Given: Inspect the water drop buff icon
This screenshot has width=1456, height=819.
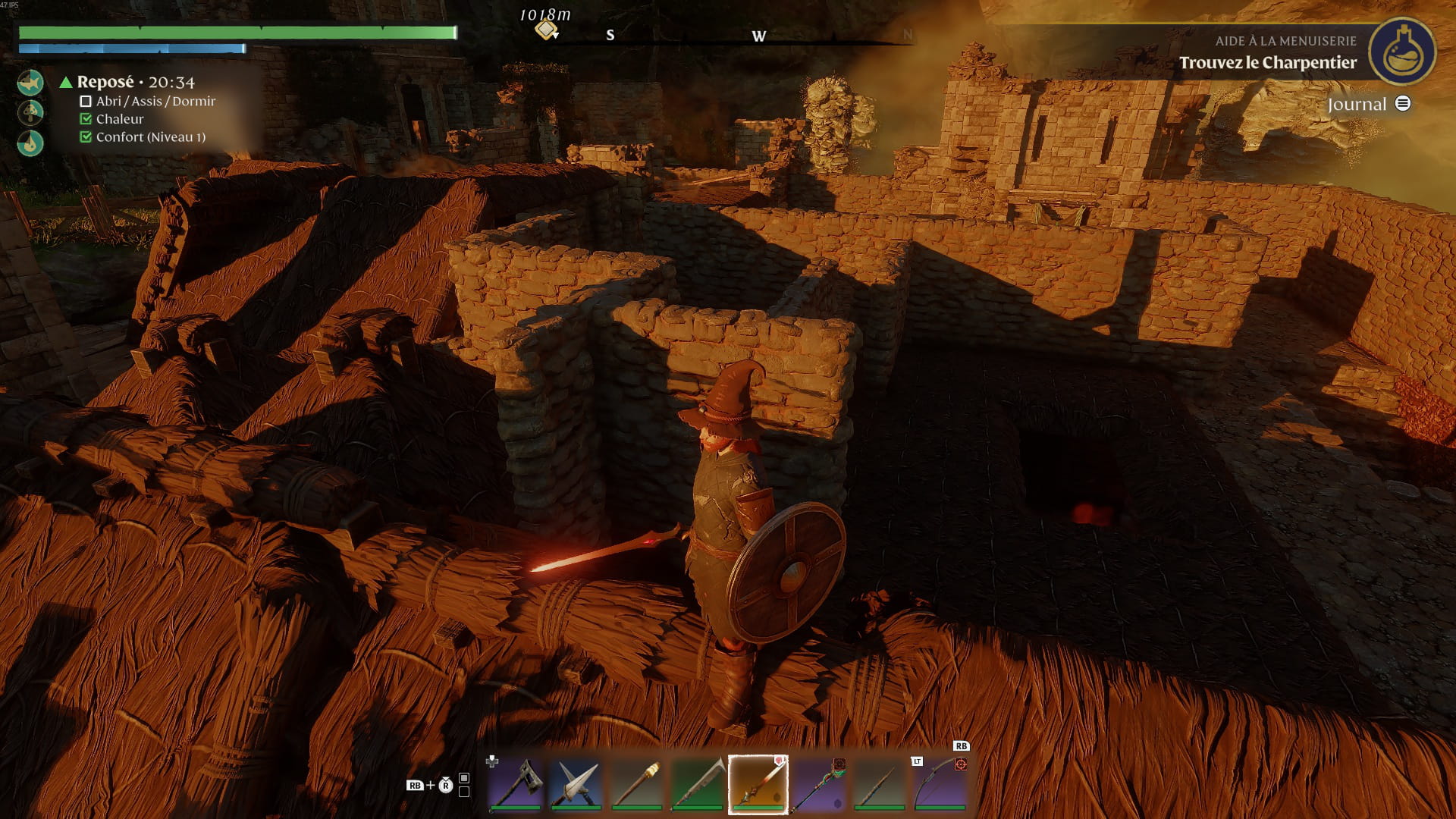Looking at the screenshot, I should (30, 143).
